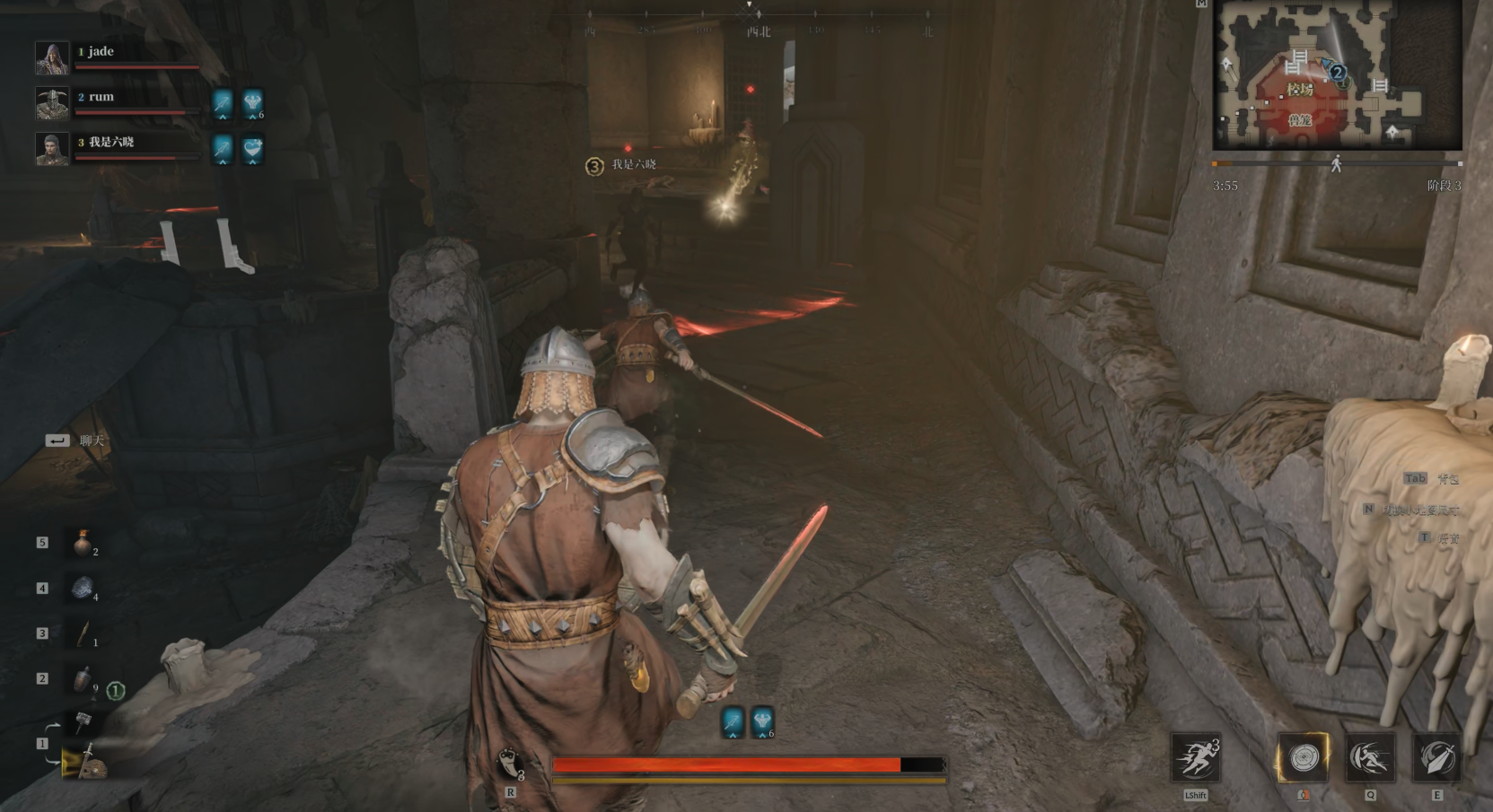This screenshot has height=812, width=1493.
Task: Select 我是六晓's party portrait
Action: pos(51,148)
